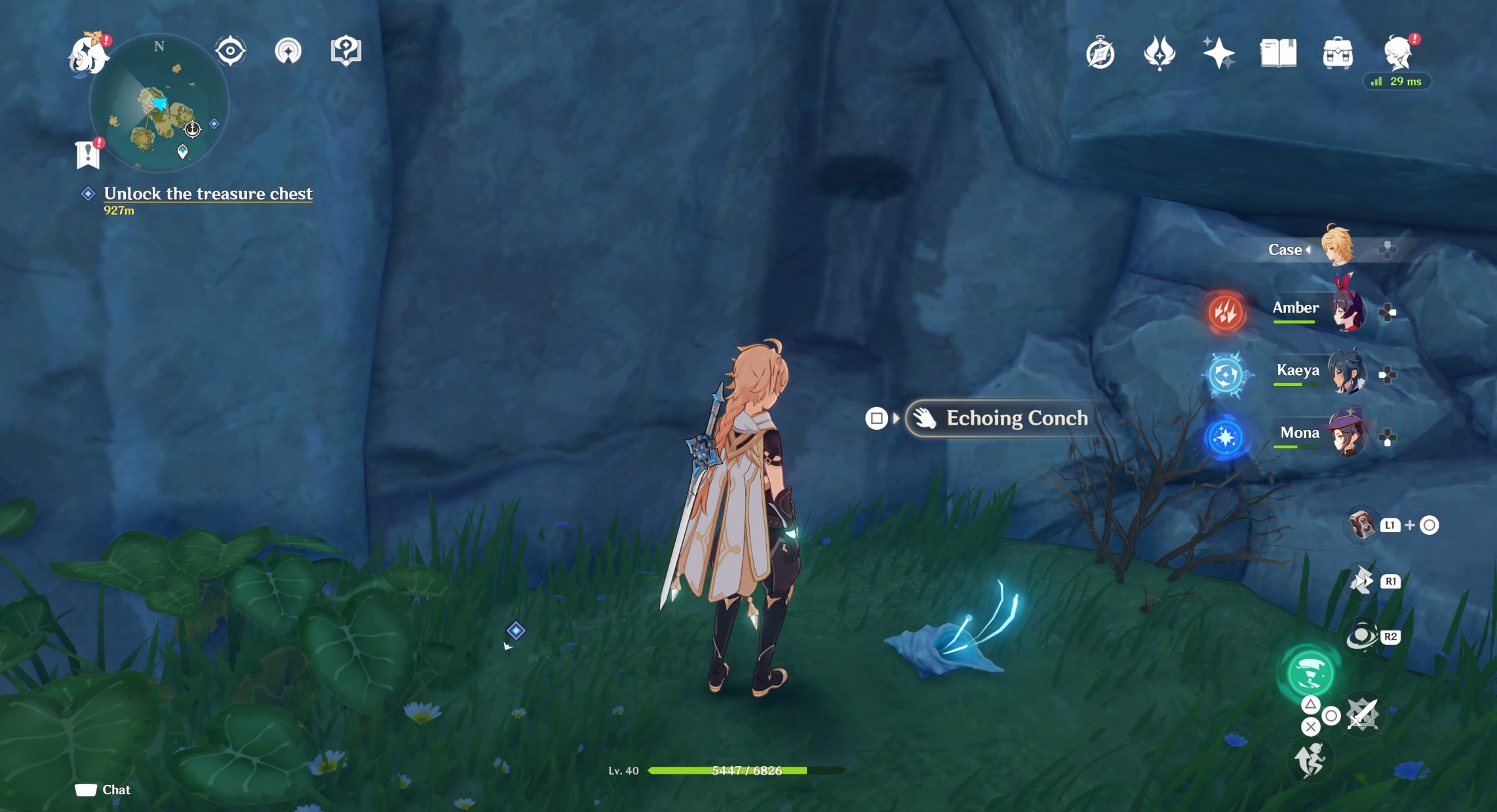Screen dimensions: 1497x812
Task: Open the Paimon menu icon
Action: pos(88,54)
